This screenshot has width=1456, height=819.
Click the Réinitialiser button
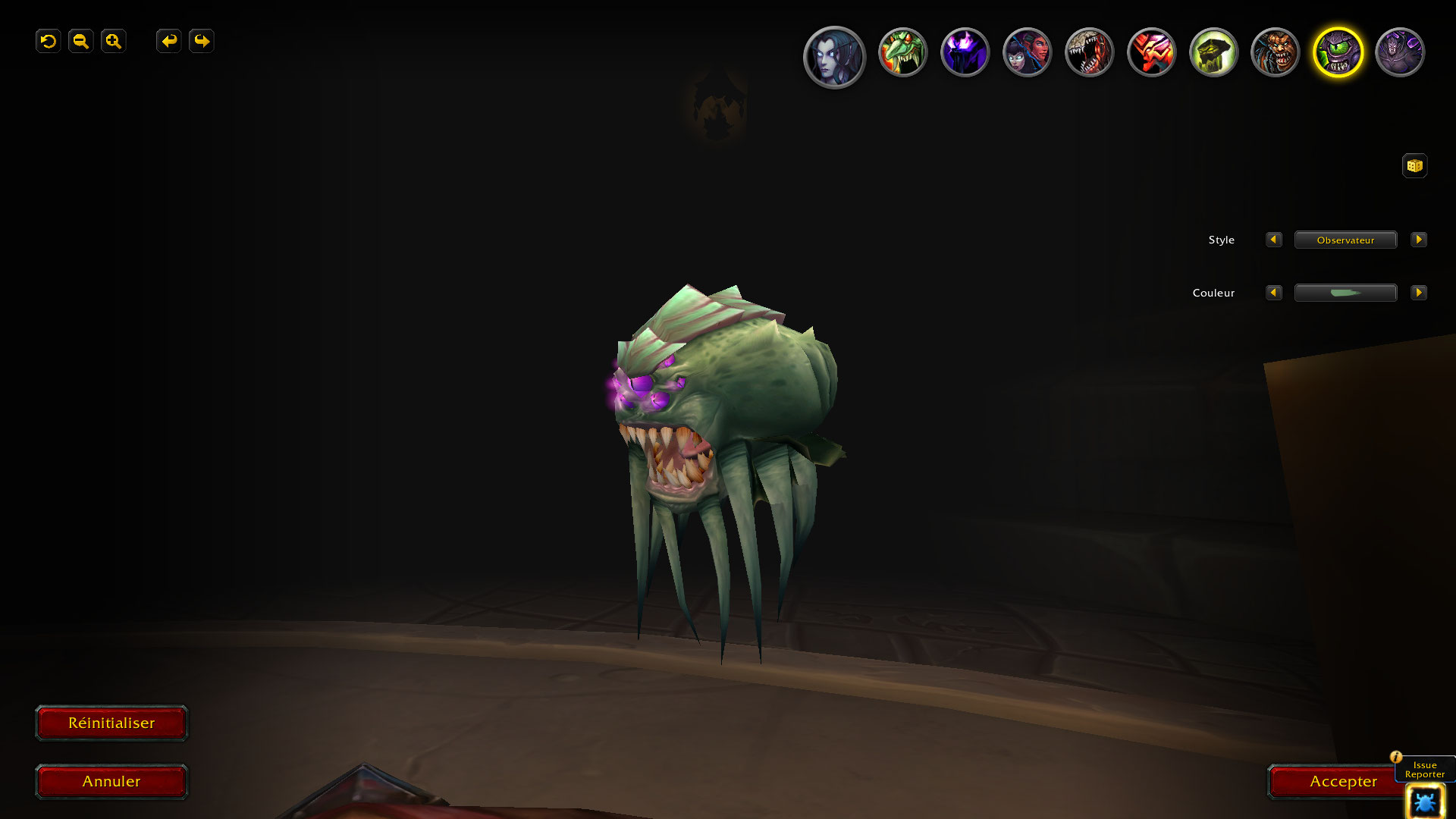pos(111,723)
